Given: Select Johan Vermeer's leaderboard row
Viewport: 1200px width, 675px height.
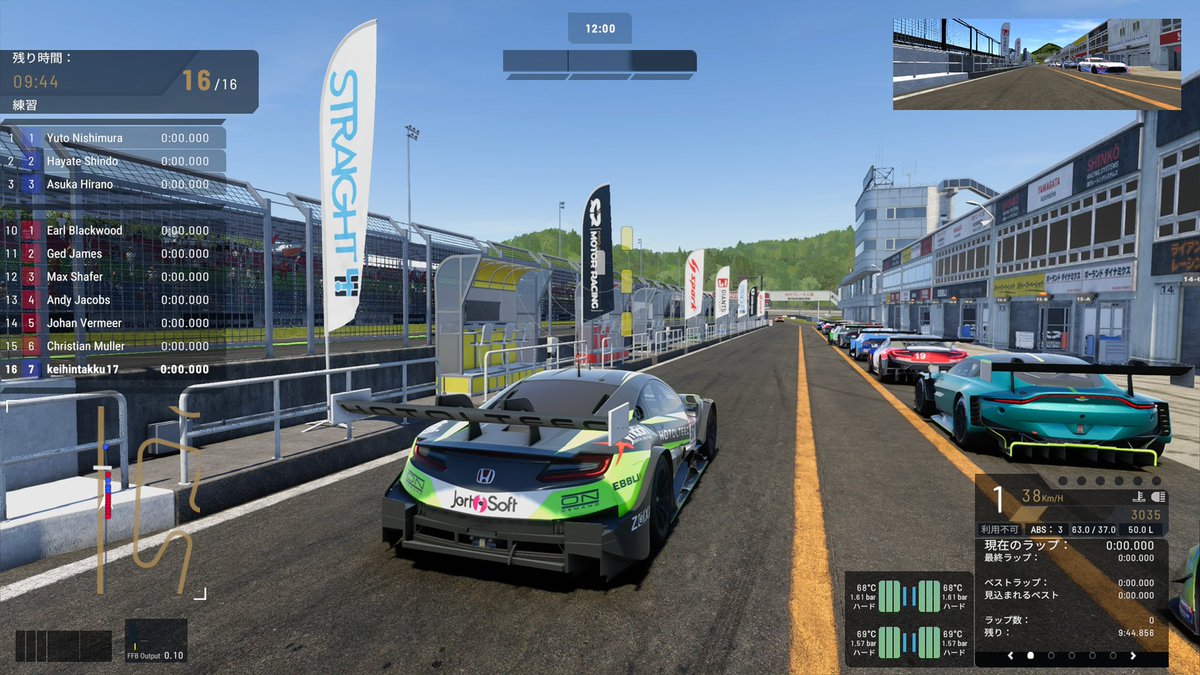Looking at the screenshot, I should point(115,323).
